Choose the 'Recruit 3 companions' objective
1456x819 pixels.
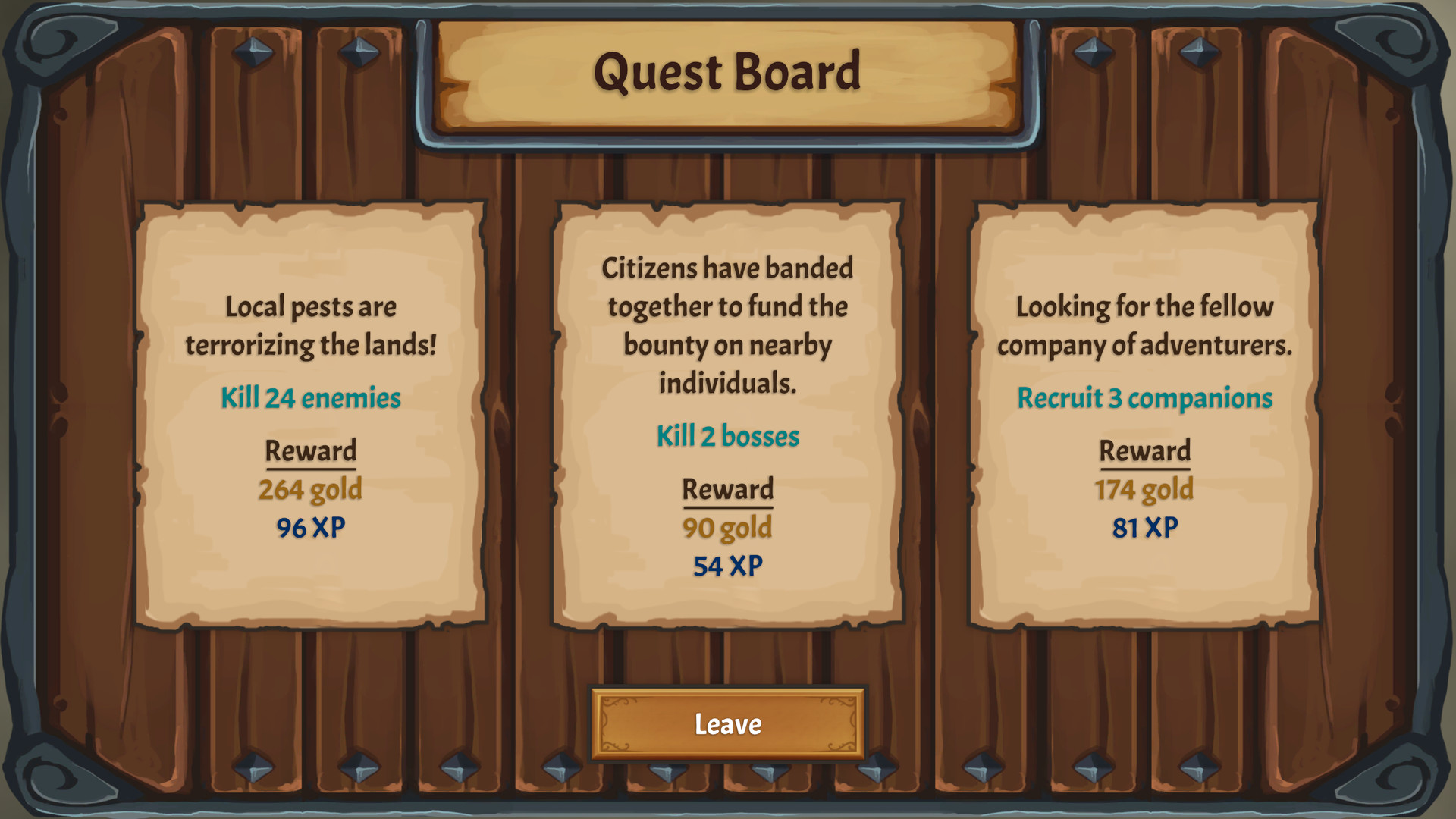(1146, 396)
